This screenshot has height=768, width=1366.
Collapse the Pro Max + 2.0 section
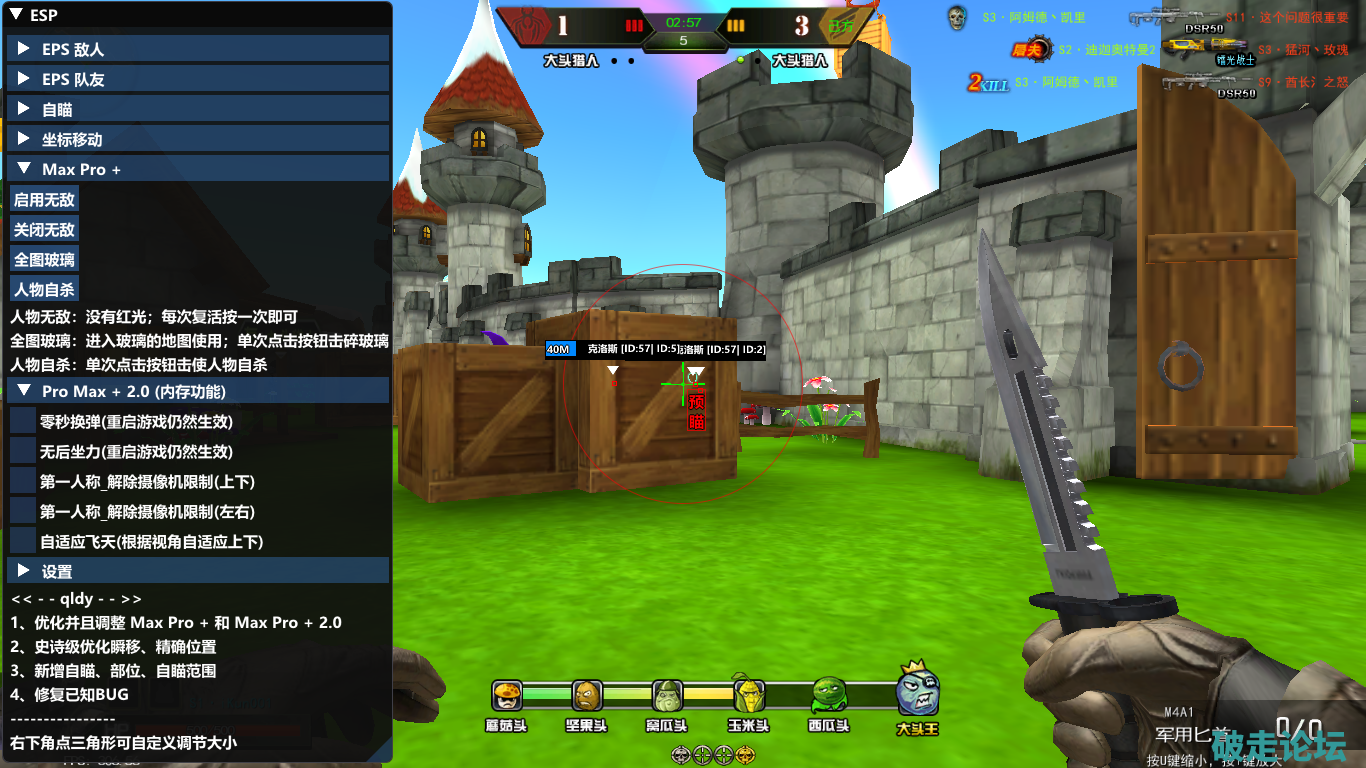[24, 391]
